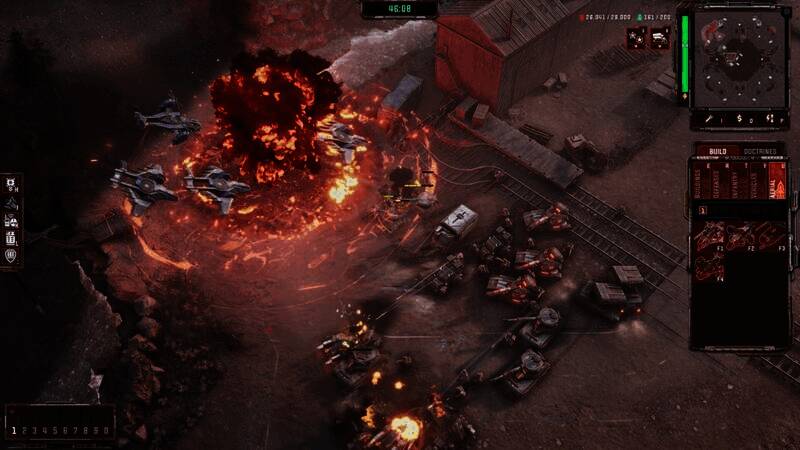The height and width of the screenshot is (450, 800).
Task: Use the vehicle support power icon
Action: click(x=660, y=38)
